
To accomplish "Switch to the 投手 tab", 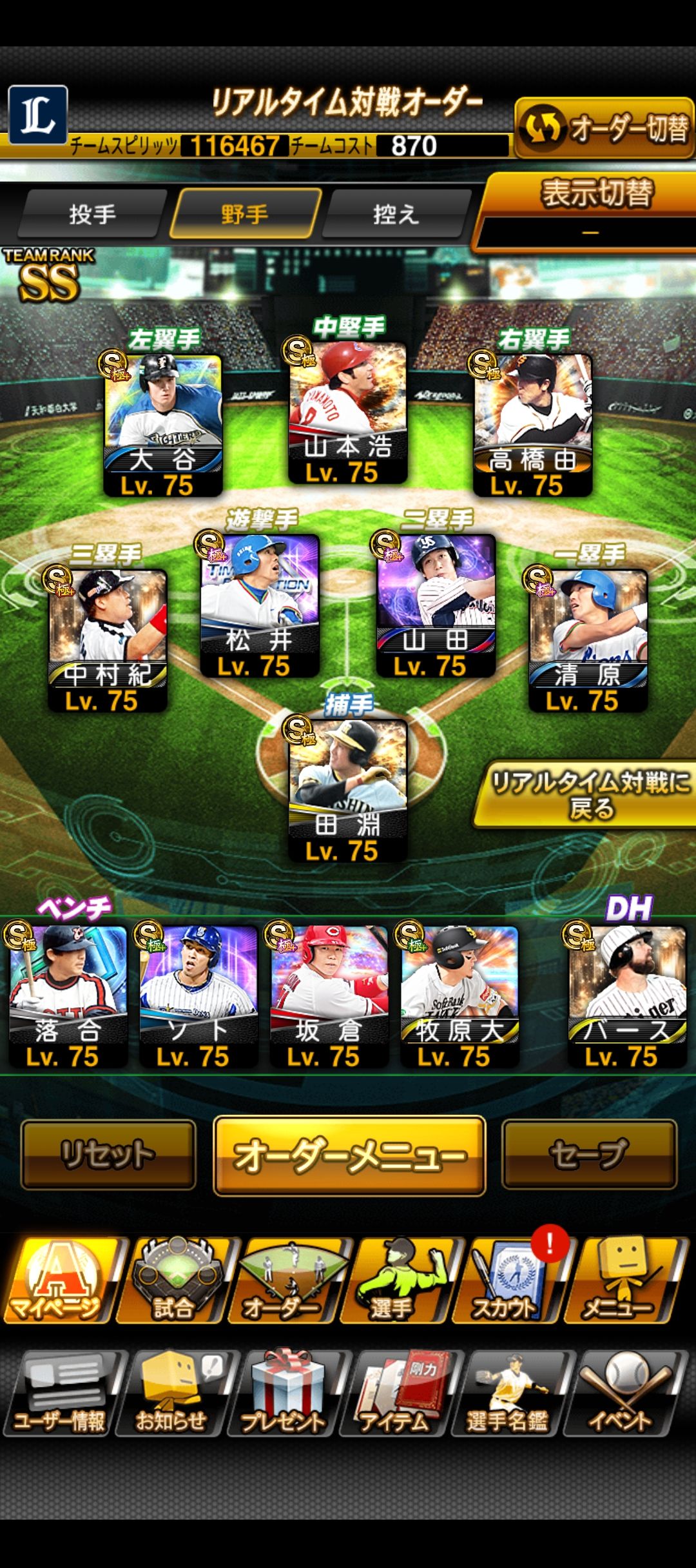I will tap(92, 214).
